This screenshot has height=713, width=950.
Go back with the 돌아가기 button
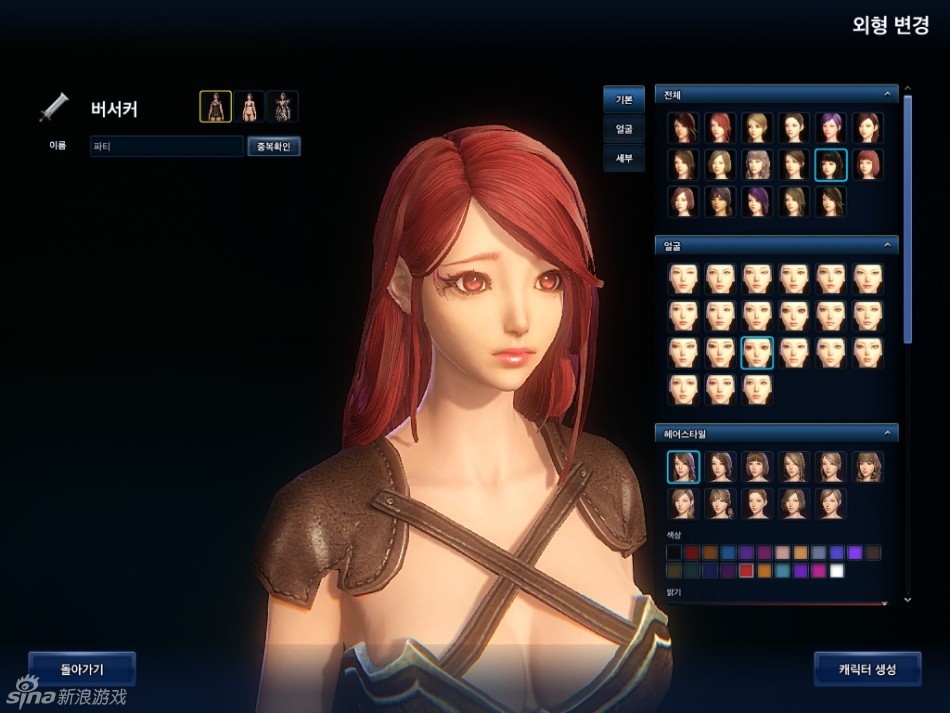pyautogui.click(x=82, y=669)
